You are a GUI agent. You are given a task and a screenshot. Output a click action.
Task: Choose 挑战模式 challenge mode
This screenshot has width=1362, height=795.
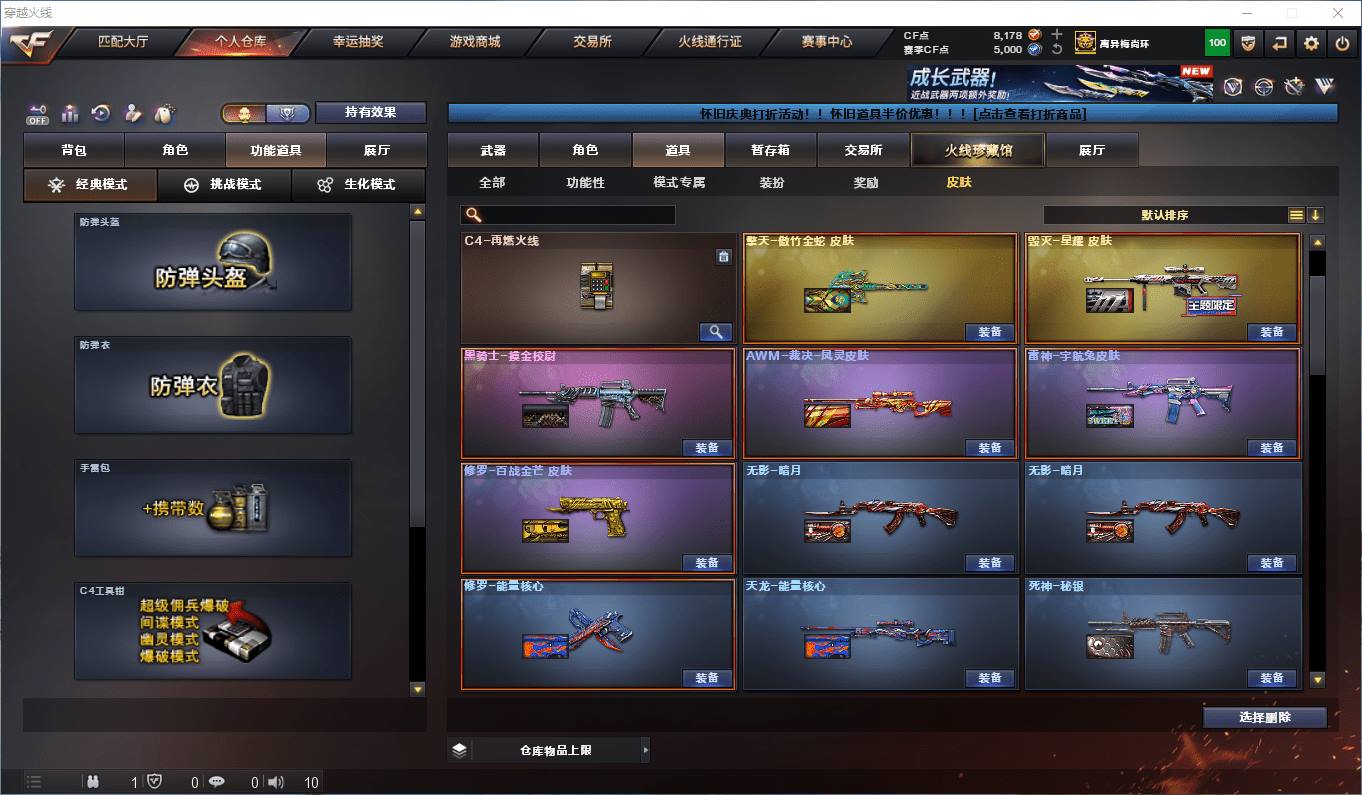coord(224,185)
